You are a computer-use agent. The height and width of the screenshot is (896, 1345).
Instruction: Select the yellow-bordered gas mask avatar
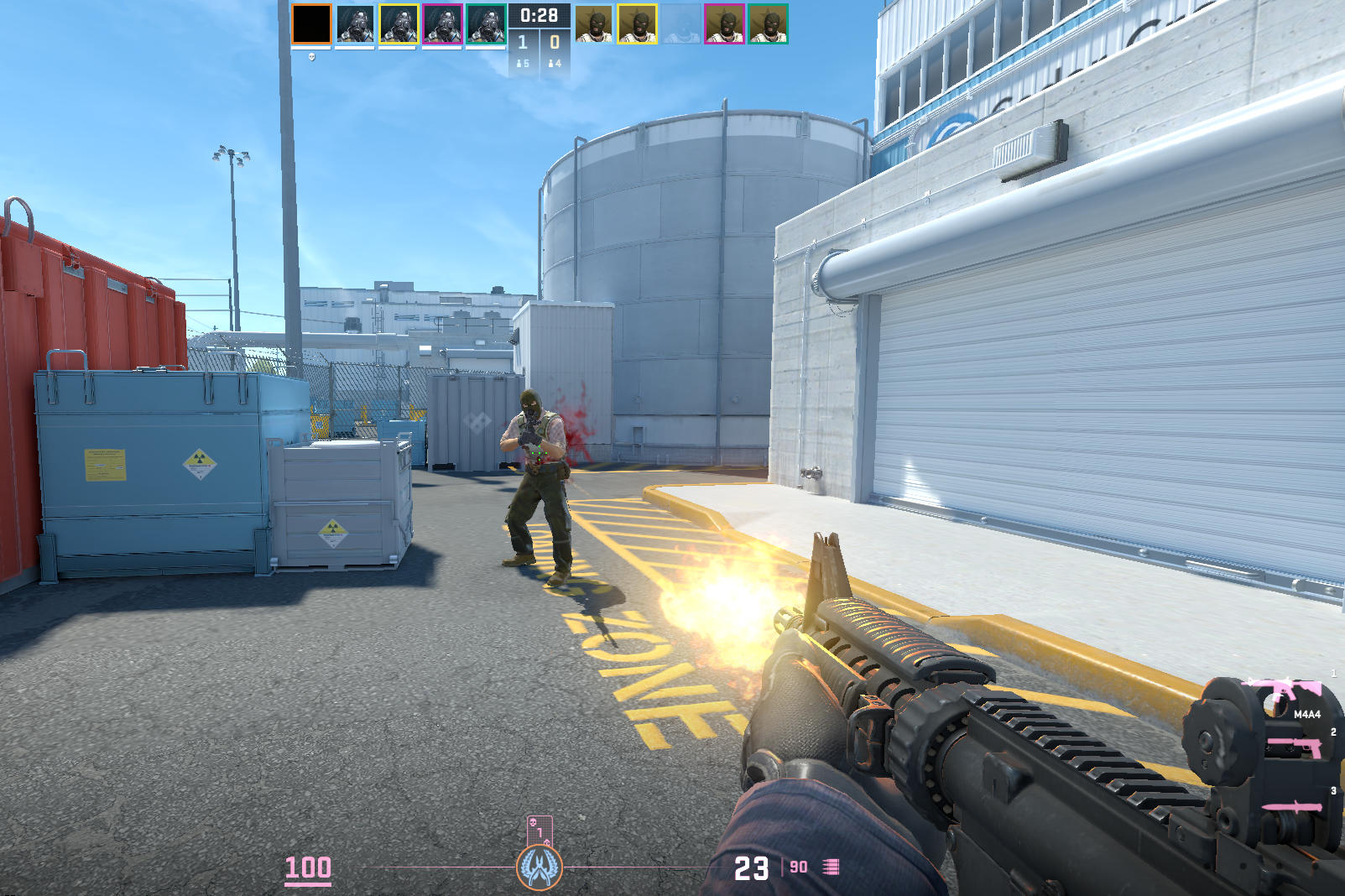tap(399, 23)
